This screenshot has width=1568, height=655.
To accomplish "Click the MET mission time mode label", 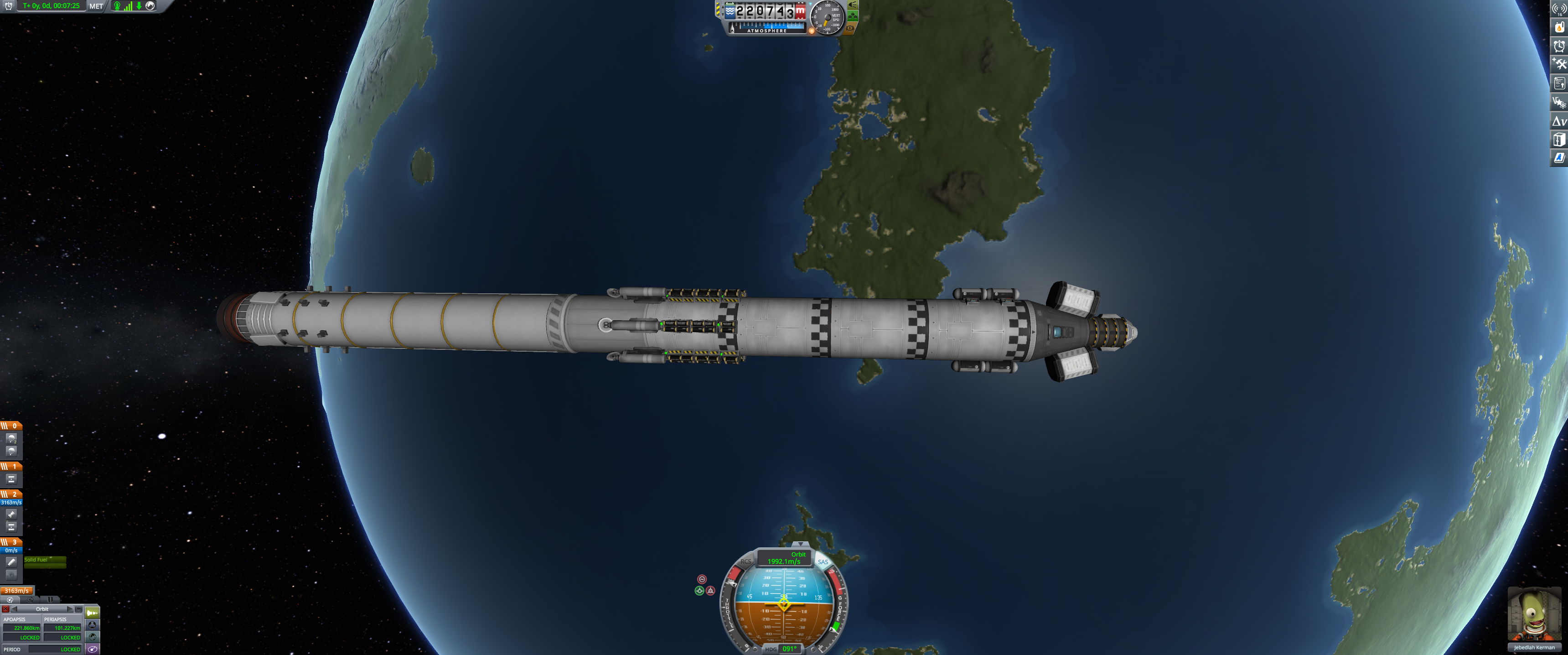I will [96, 6].
